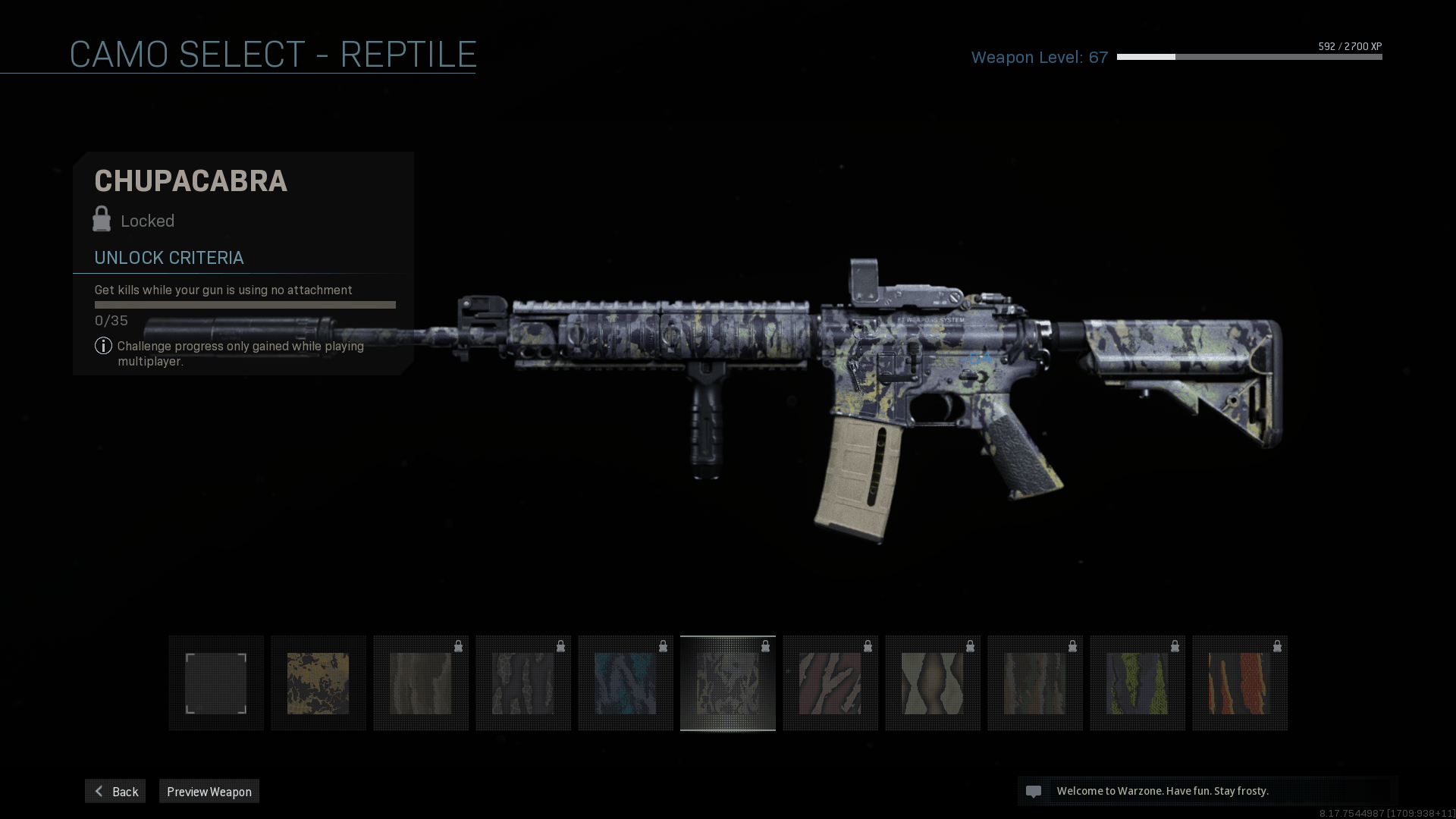This screenshot has width=1456, height=819.
Task: Go back using the Back button
Action: (x=115, y=791)
